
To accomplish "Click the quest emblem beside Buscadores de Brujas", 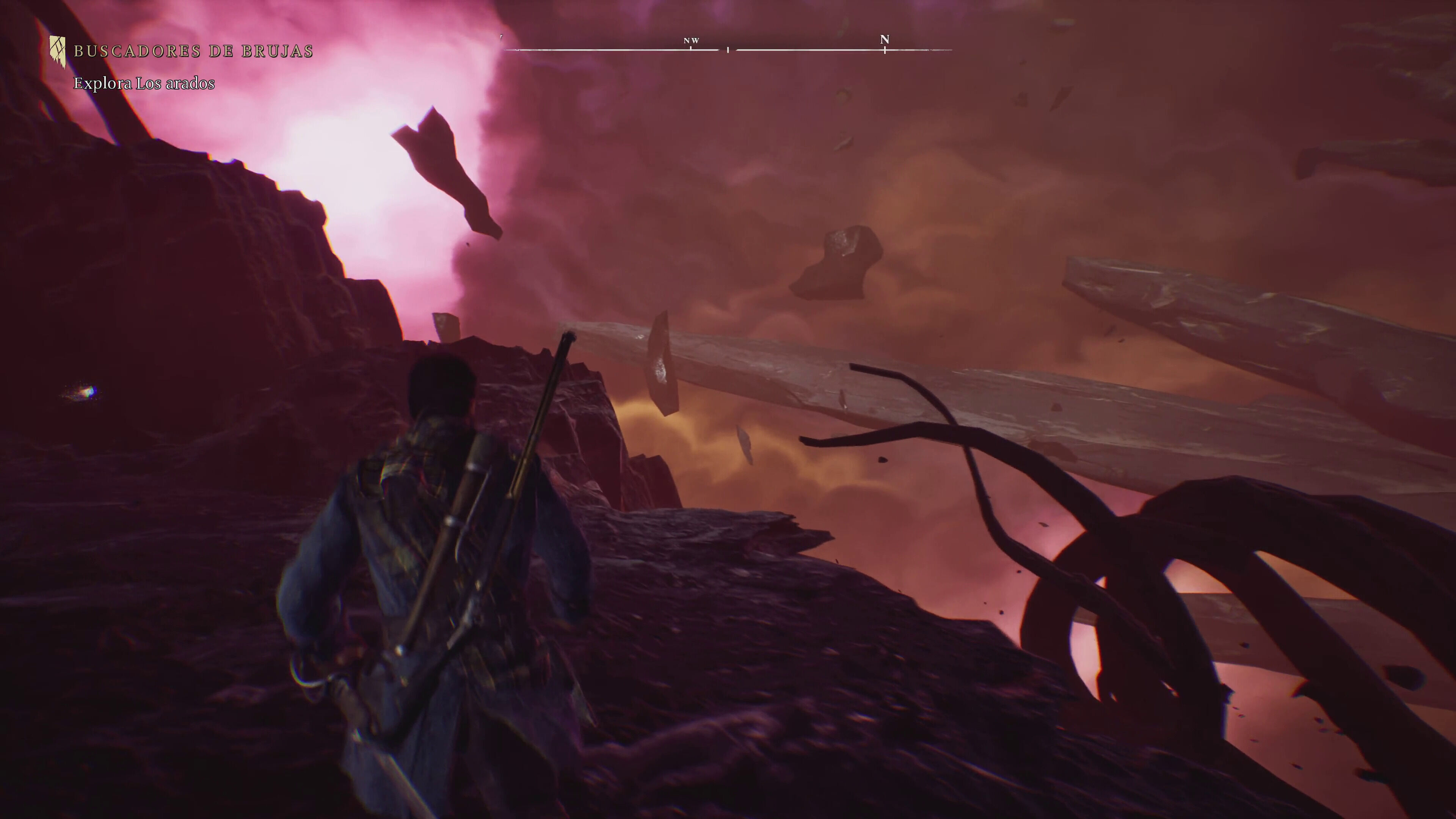I will coord(57,52).
